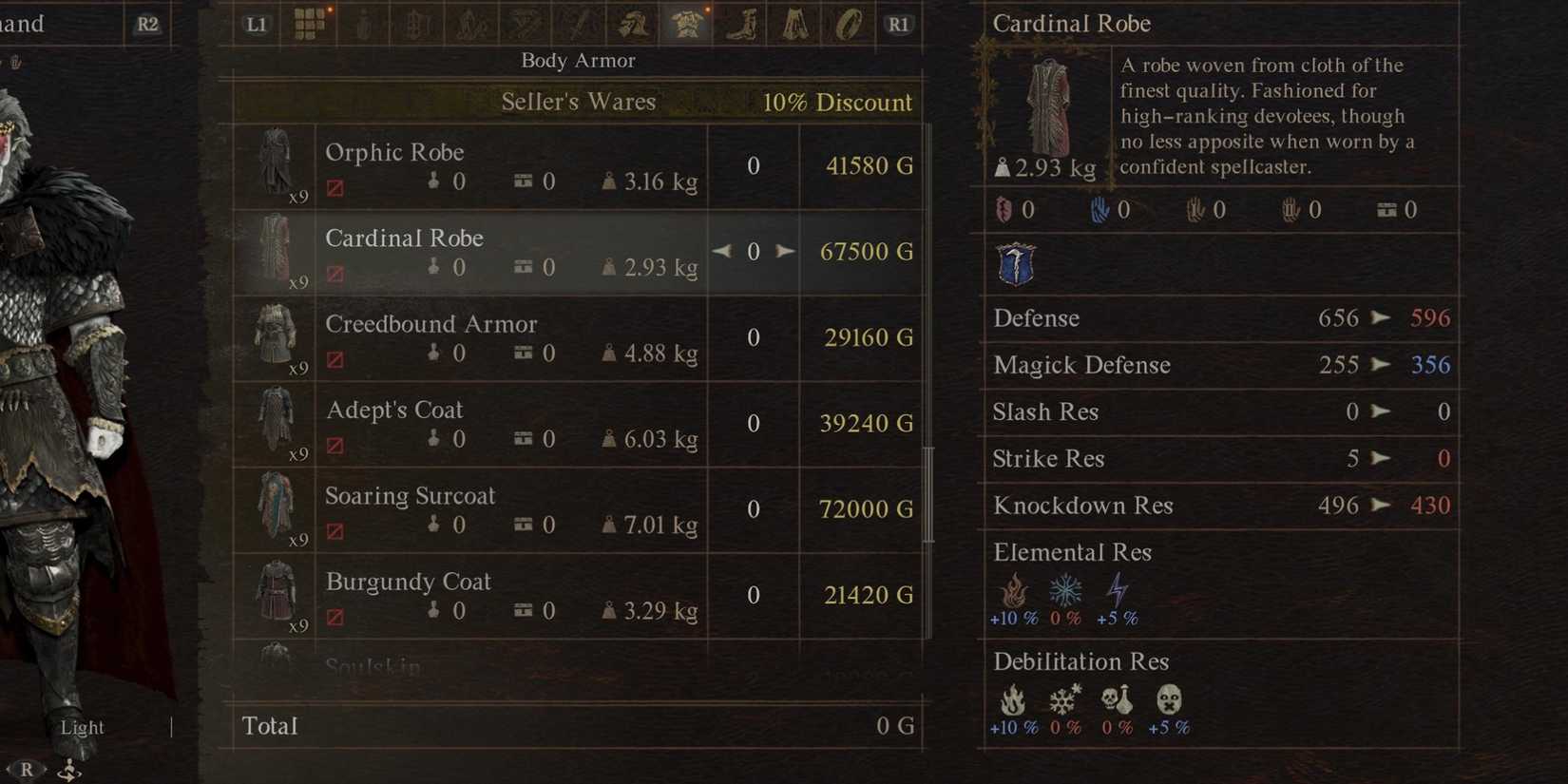Viewport: 1568px width, 784px height.
Task: Increase Cardinal Robe quantity with right arrow
Action: [x=785, y=251]
